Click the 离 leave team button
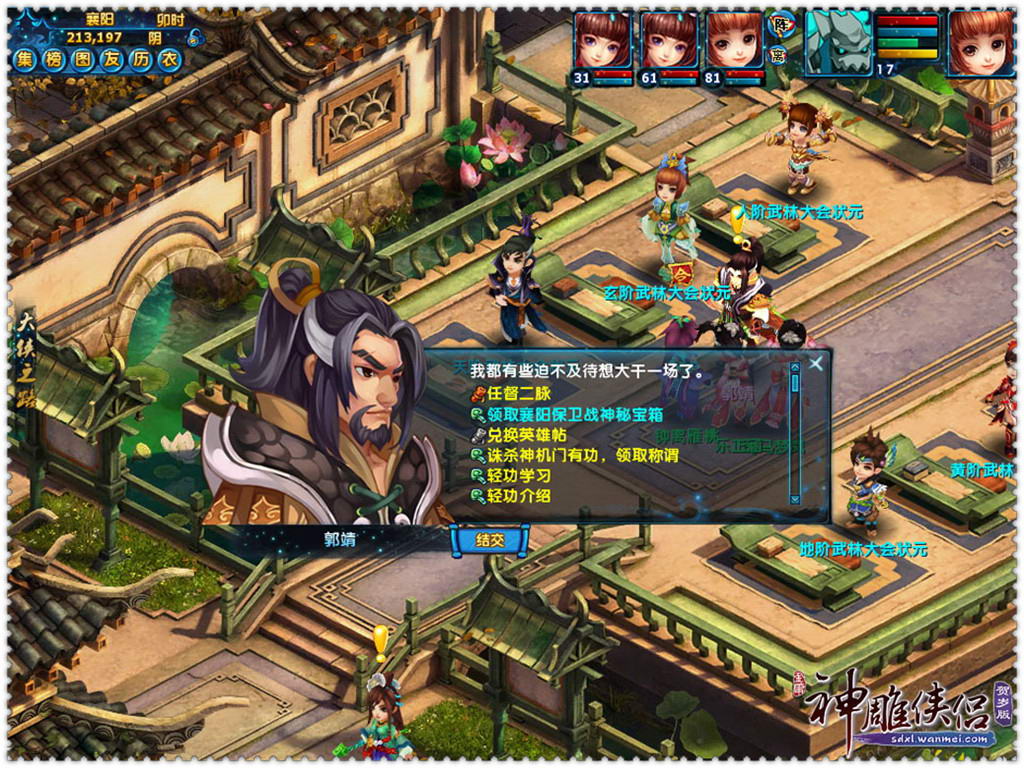Screen dimensions: 1024x768 [x=779, y=55]
